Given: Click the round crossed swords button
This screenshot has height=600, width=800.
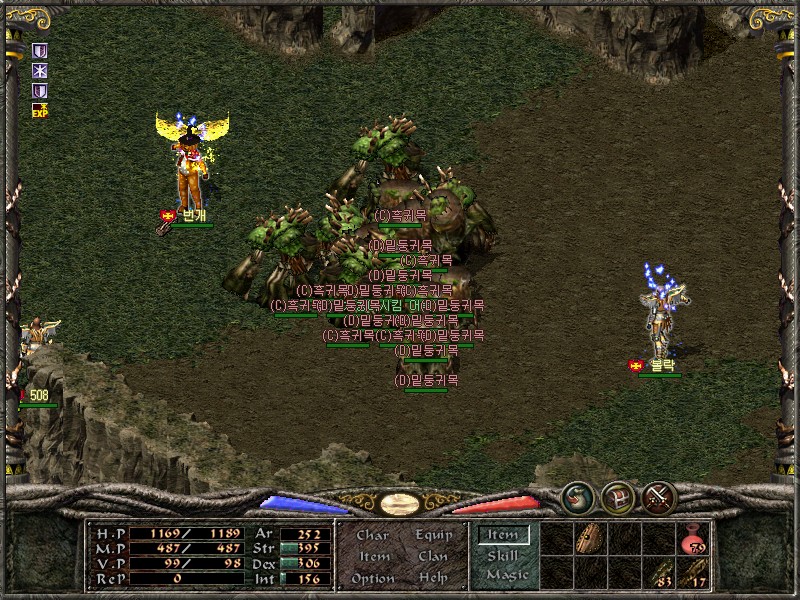Looking at the screenshot, I should pyautogui.click(x=659, y=496).
